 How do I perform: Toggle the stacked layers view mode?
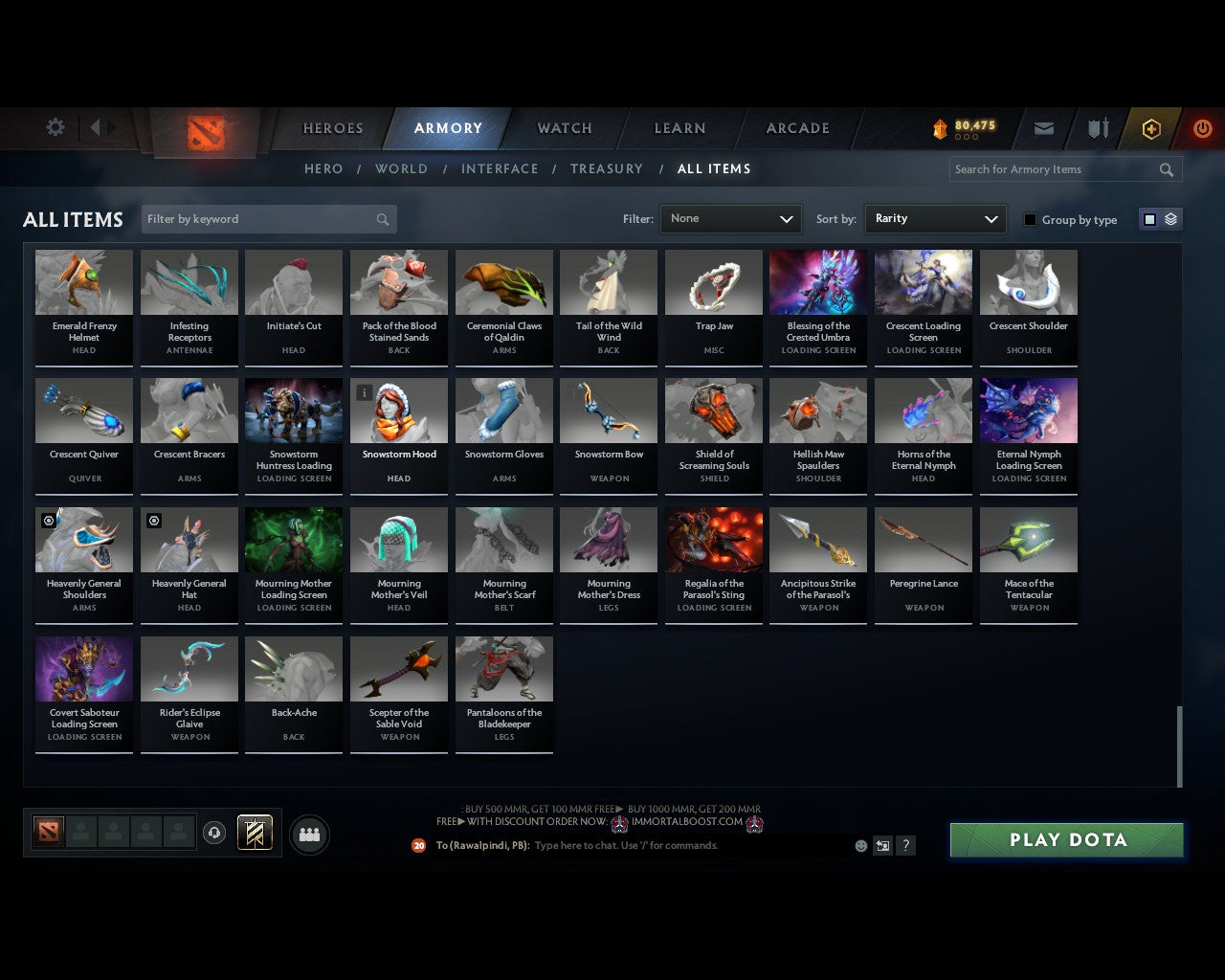(x=1169, y=218)
